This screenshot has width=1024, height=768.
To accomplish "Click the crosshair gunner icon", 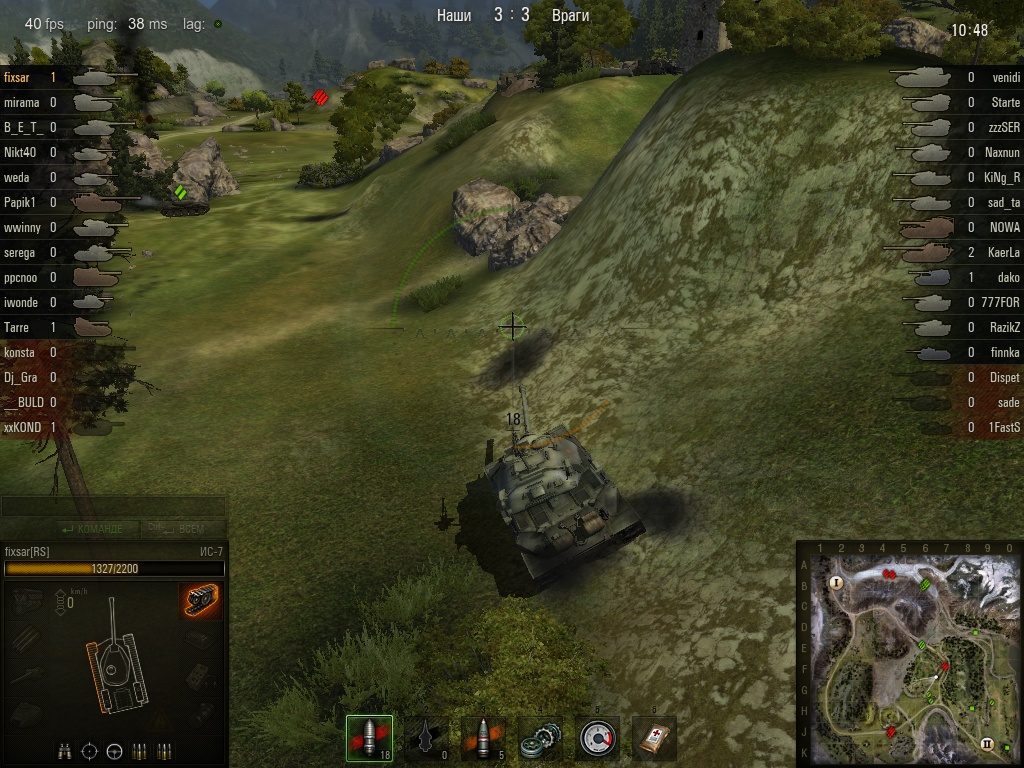I will pyautogui.click(x=90, y=751).
